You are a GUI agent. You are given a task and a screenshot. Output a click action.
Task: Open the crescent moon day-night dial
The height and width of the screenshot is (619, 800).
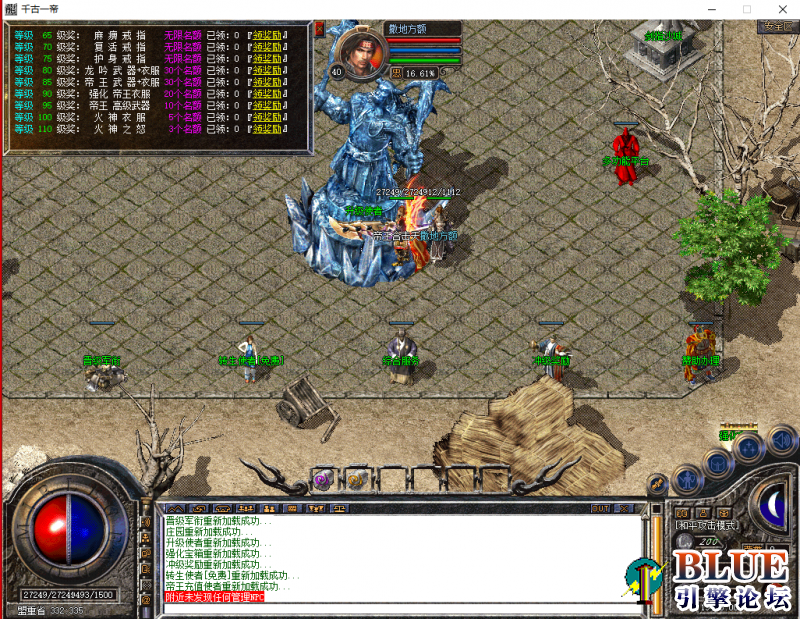point(771,501)
